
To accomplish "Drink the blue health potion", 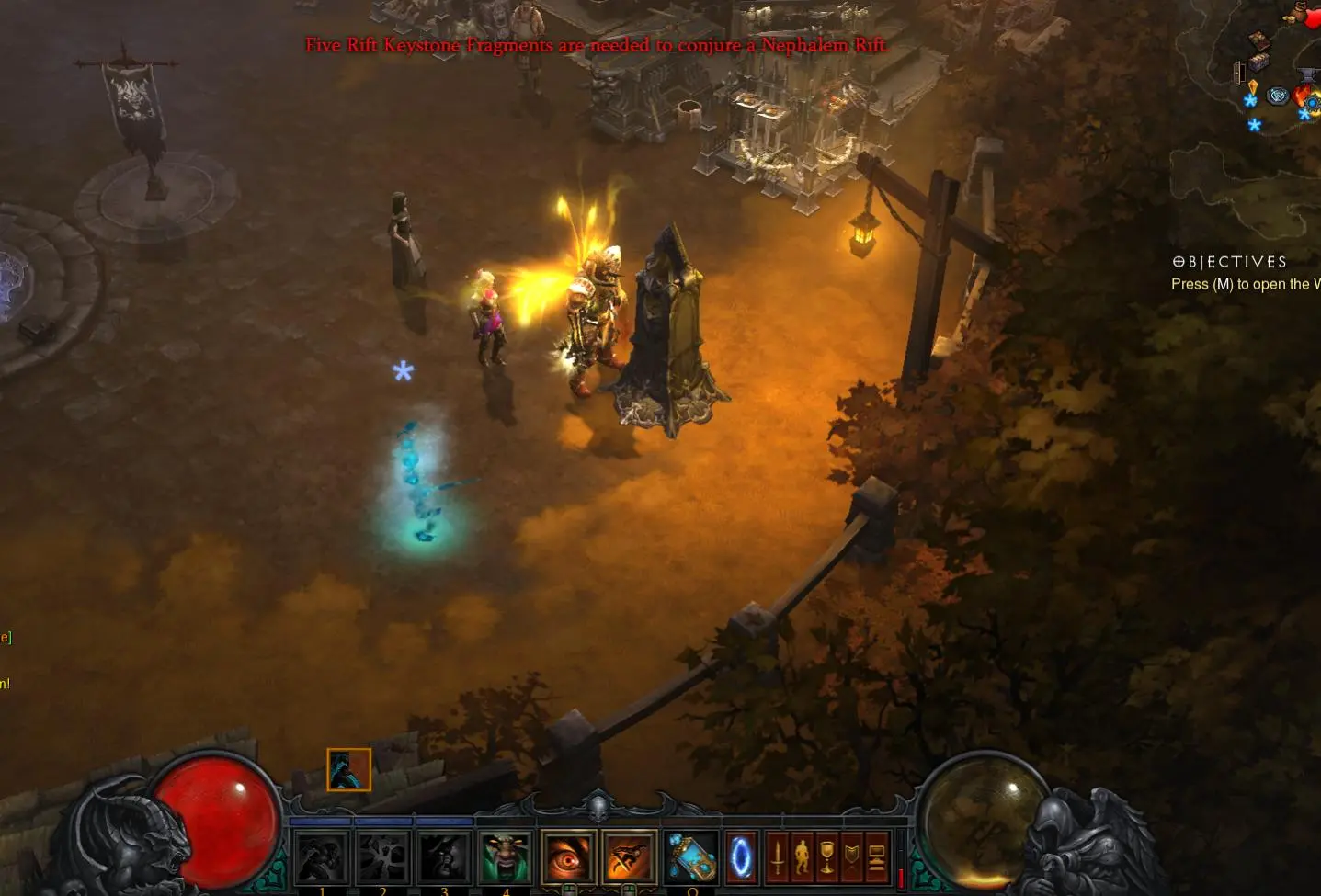I will click(x=691, y=856).
